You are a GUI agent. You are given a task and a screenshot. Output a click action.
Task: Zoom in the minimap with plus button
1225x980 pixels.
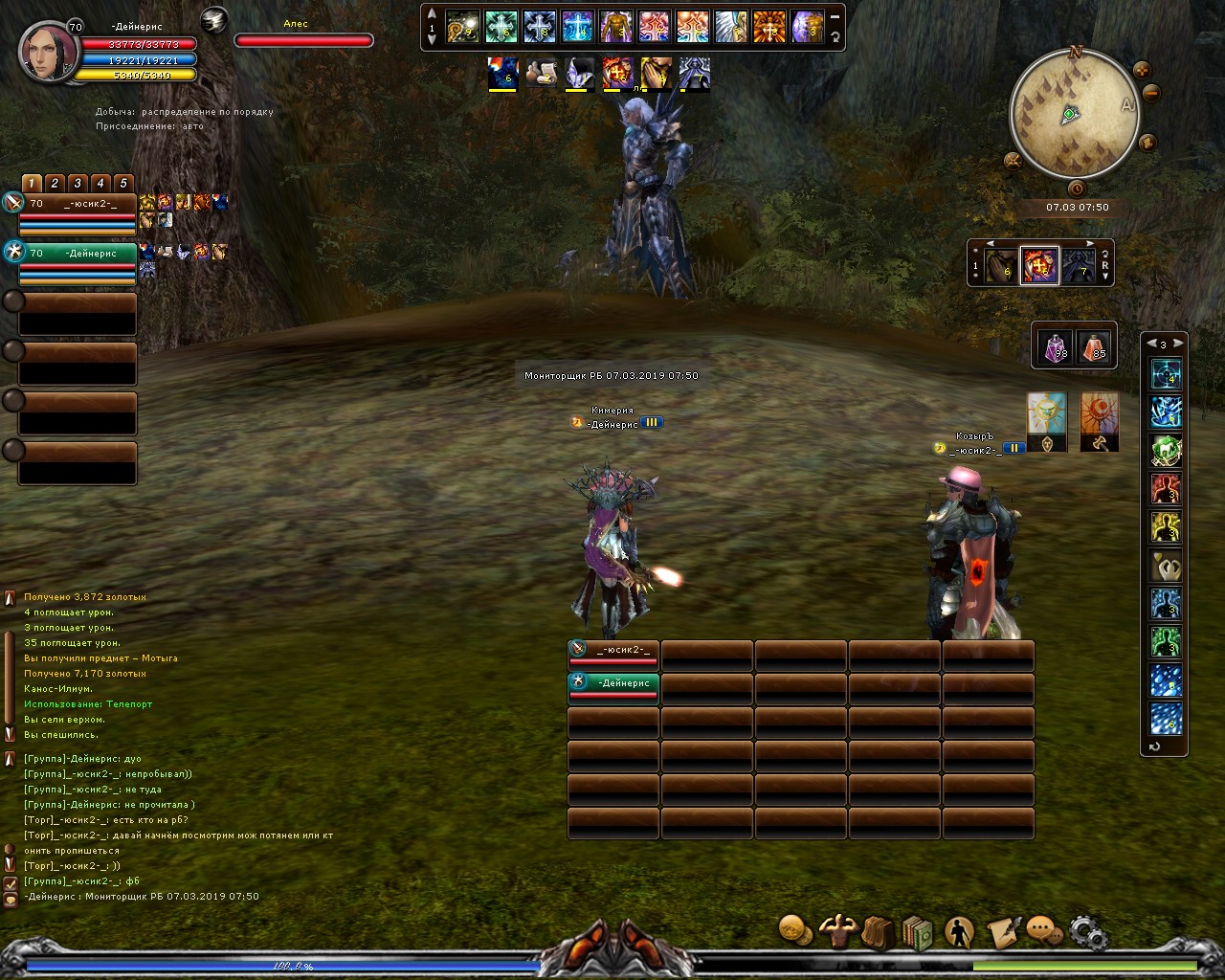(x=1141, y=70)
